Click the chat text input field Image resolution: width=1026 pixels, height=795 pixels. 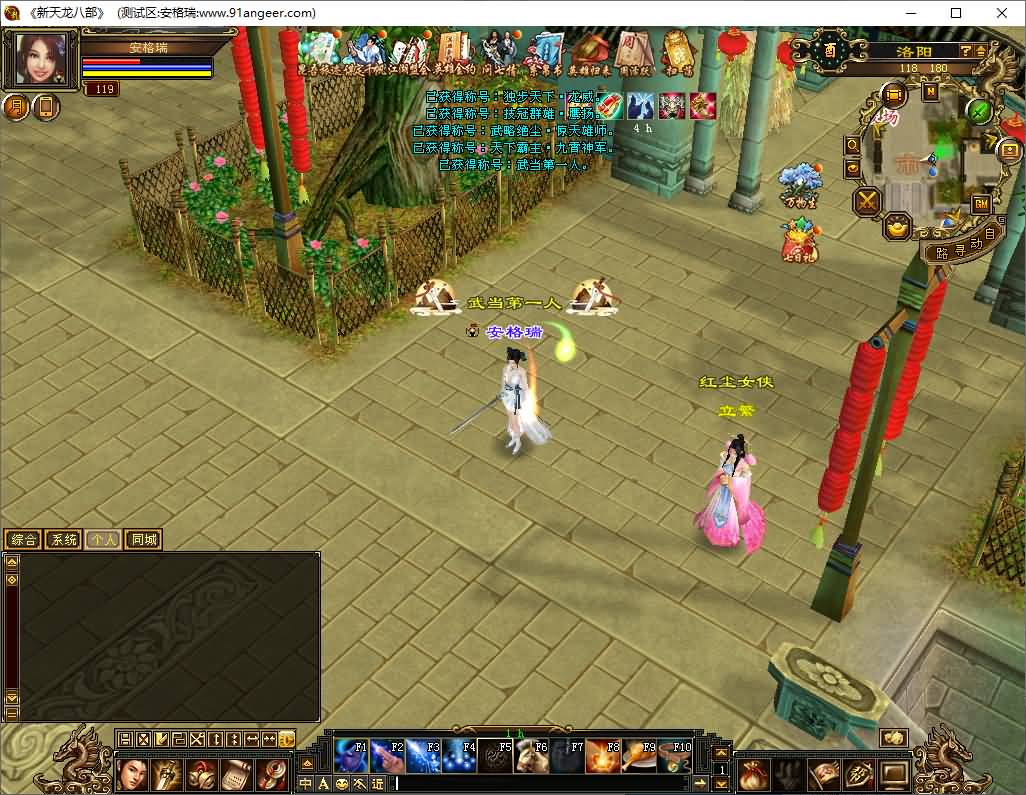550,784
